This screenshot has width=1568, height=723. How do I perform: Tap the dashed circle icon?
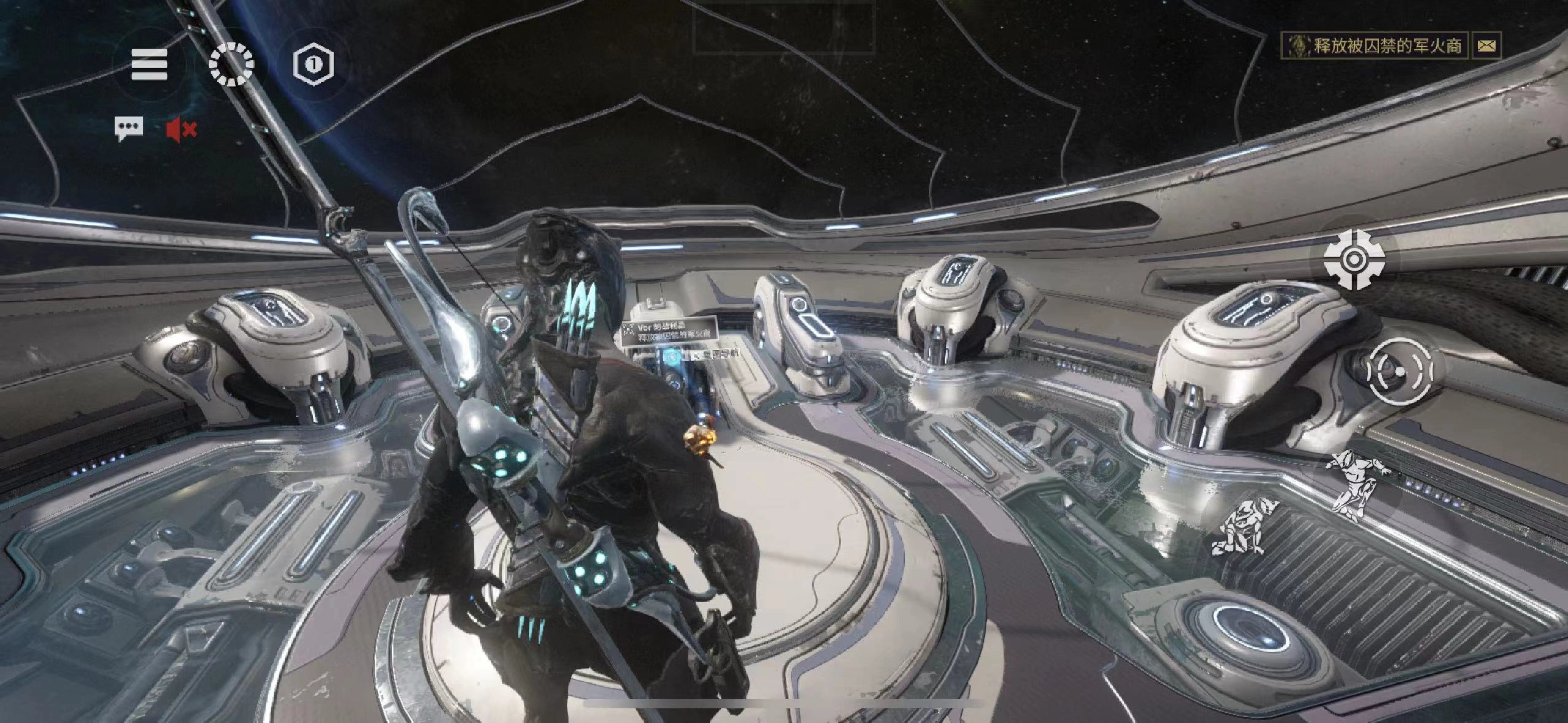click(231, 64)
